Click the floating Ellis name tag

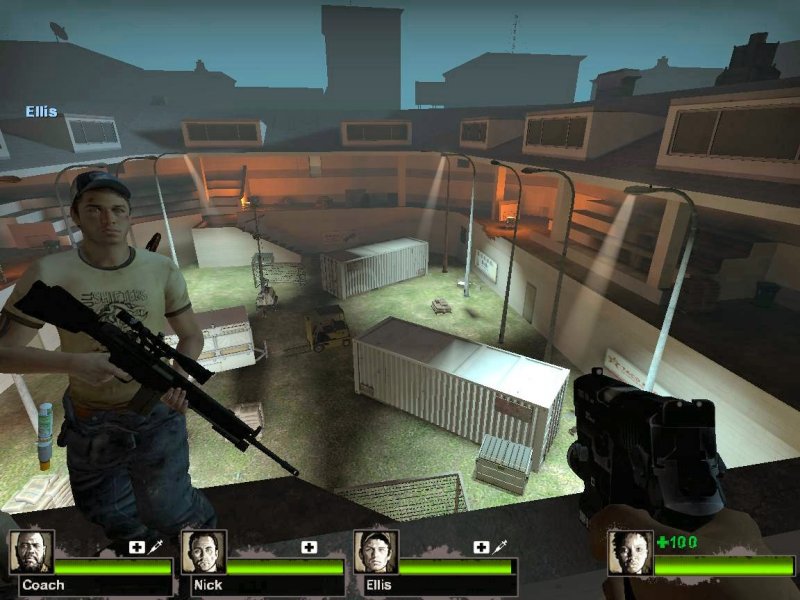coord(42,112)
